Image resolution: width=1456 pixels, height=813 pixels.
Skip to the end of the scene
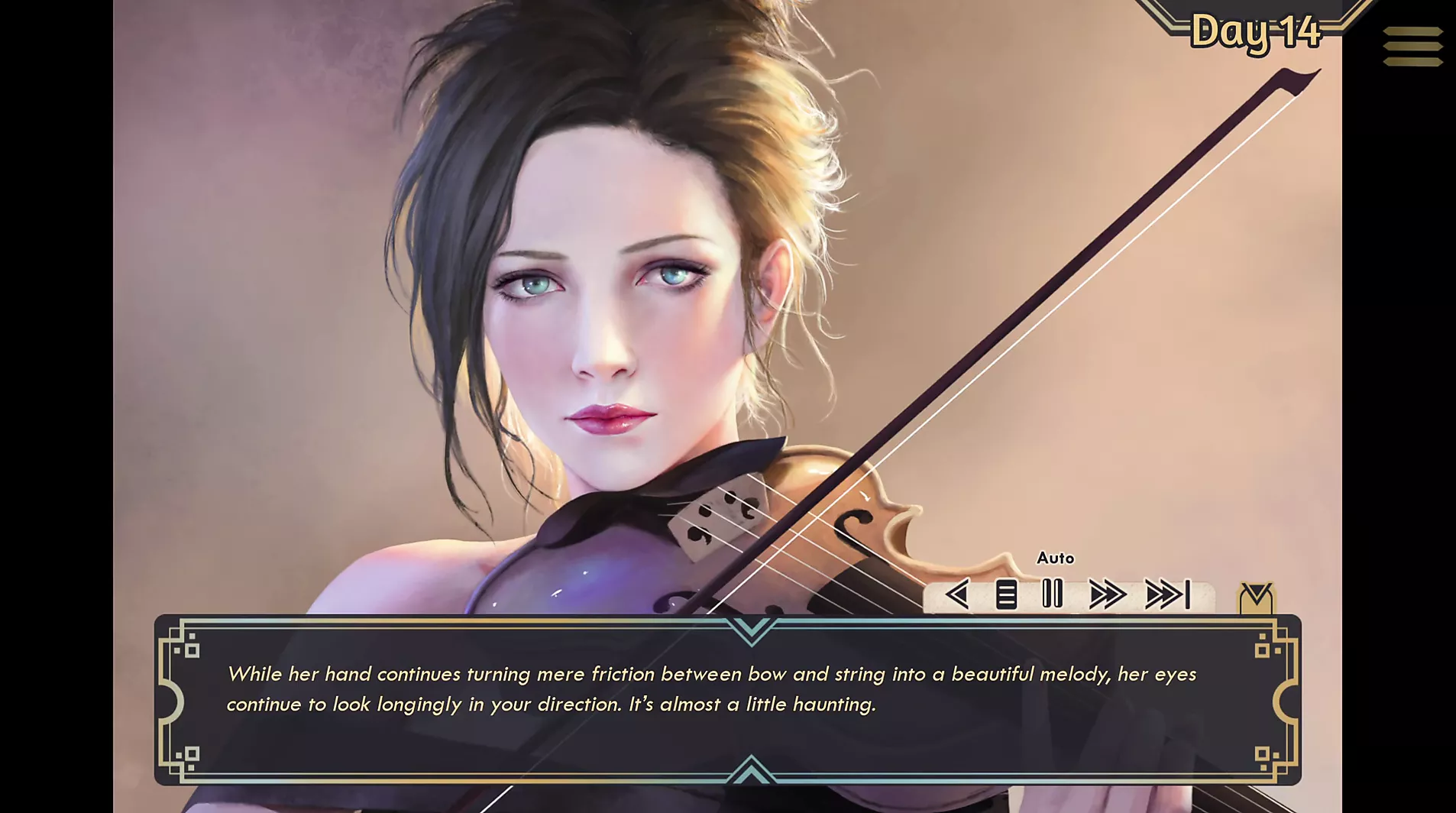point(1167,594)
